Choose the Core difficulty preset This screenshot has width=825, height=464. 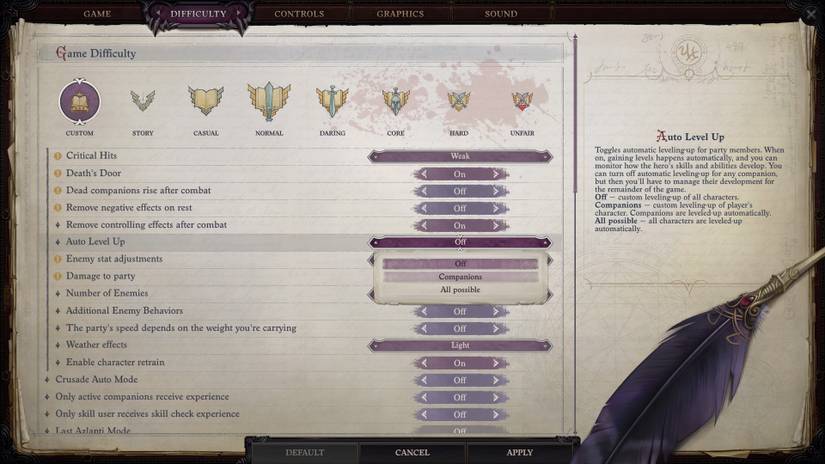[396, 102]
